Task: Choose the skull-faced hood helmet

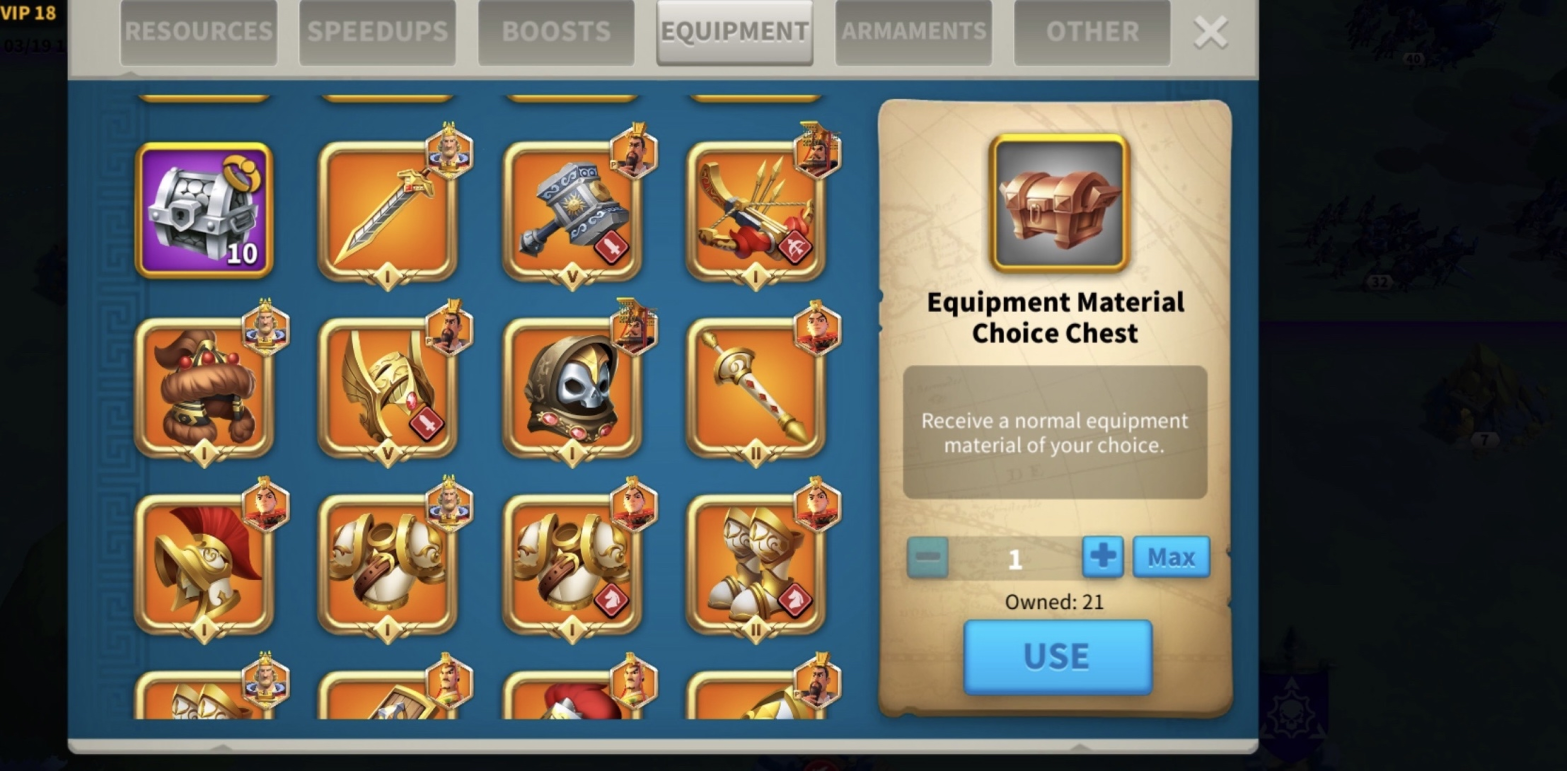Action: [571, 388]
